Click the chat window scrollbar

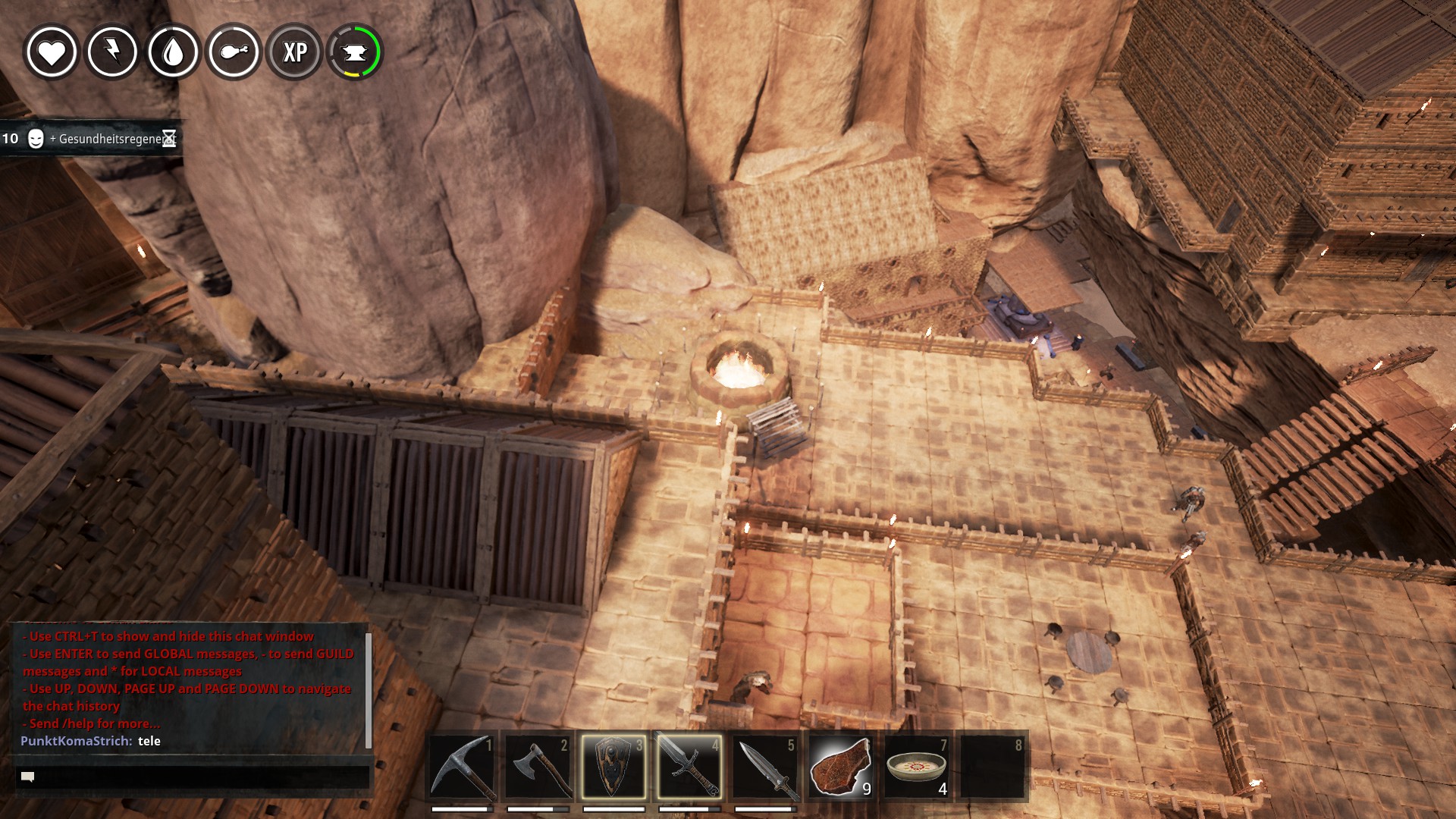pos(369,690)
